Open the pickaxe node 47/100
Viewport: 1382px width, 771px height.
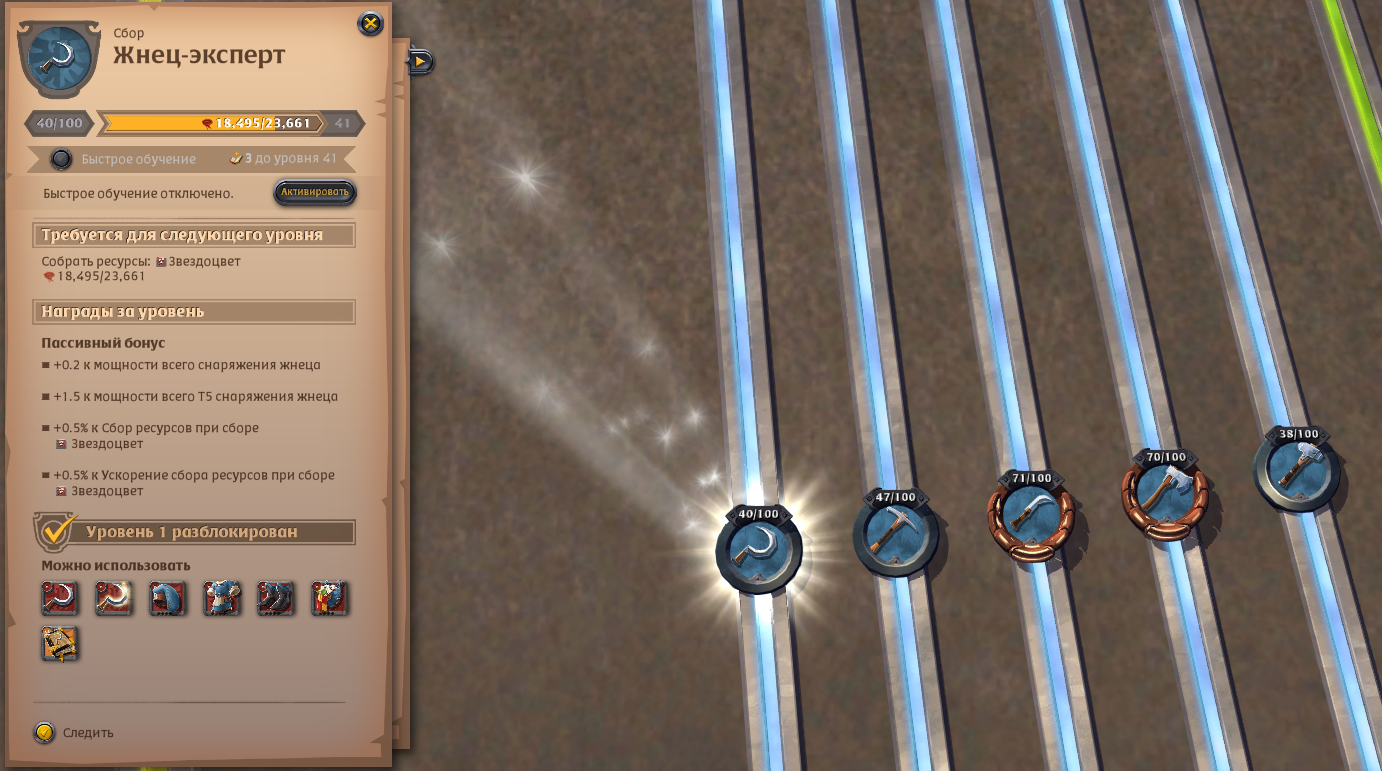(895, 534)
